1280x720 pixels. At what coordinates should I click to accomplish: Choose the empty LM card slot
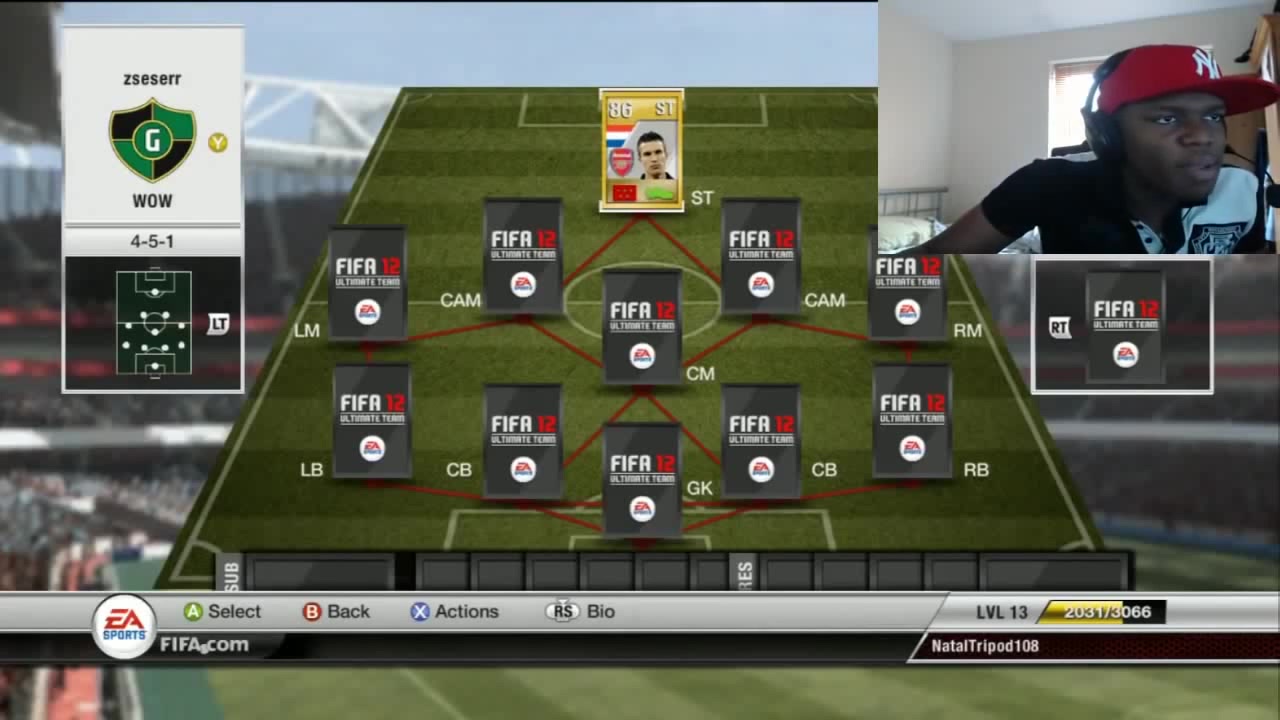(367, 284)
